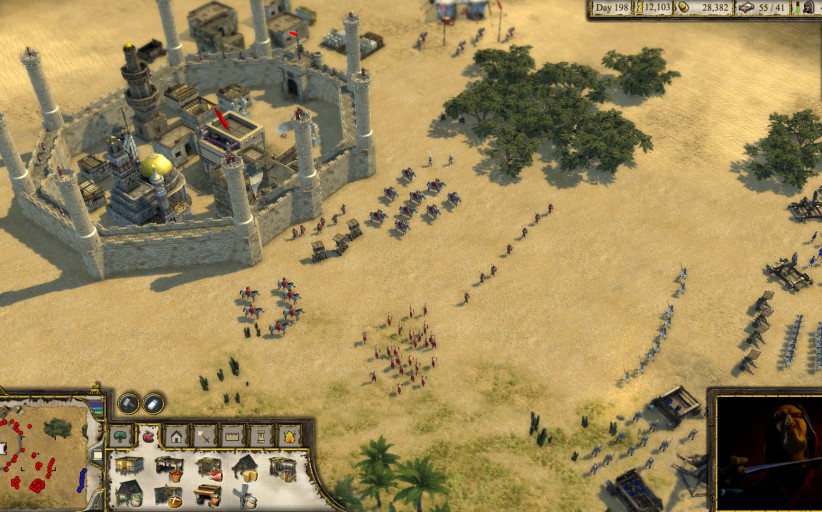Open the flame-icon buildings tab
The width and height of the screenshot is (822, 512).
[x=289, y=436]
